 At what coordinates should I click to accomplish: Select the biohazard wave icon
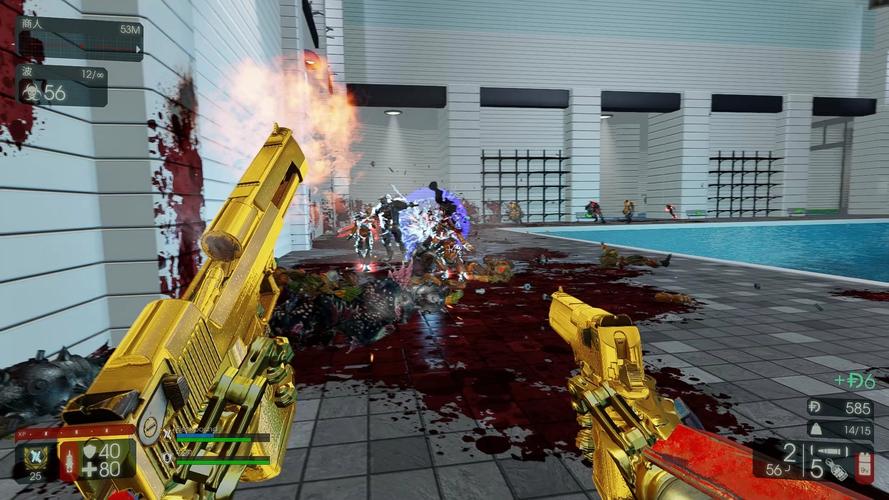click(x=29, y=92)
